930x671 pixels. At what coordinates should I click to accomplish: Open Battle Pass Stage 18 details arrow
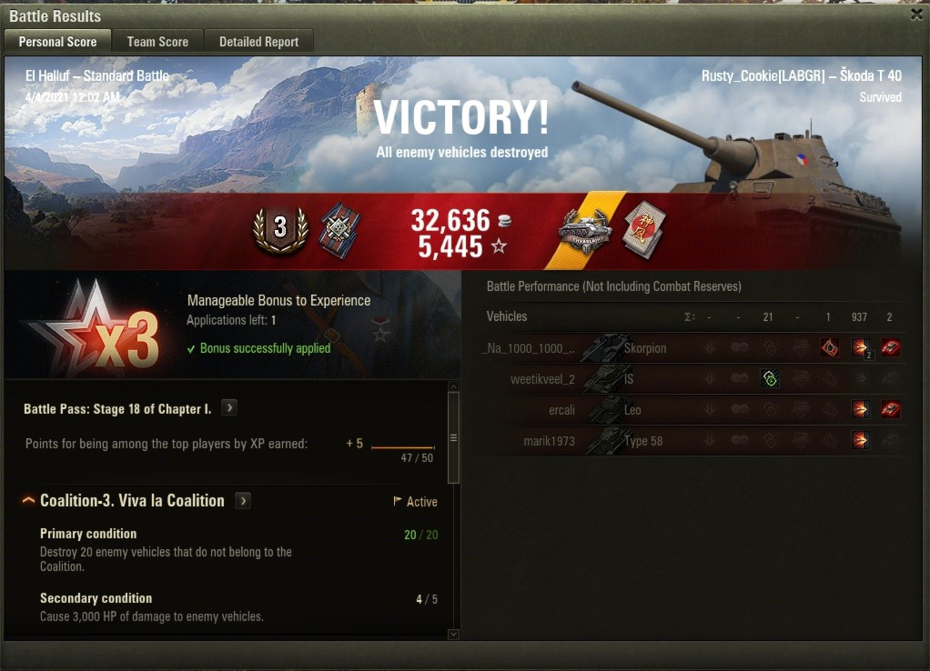229,408
